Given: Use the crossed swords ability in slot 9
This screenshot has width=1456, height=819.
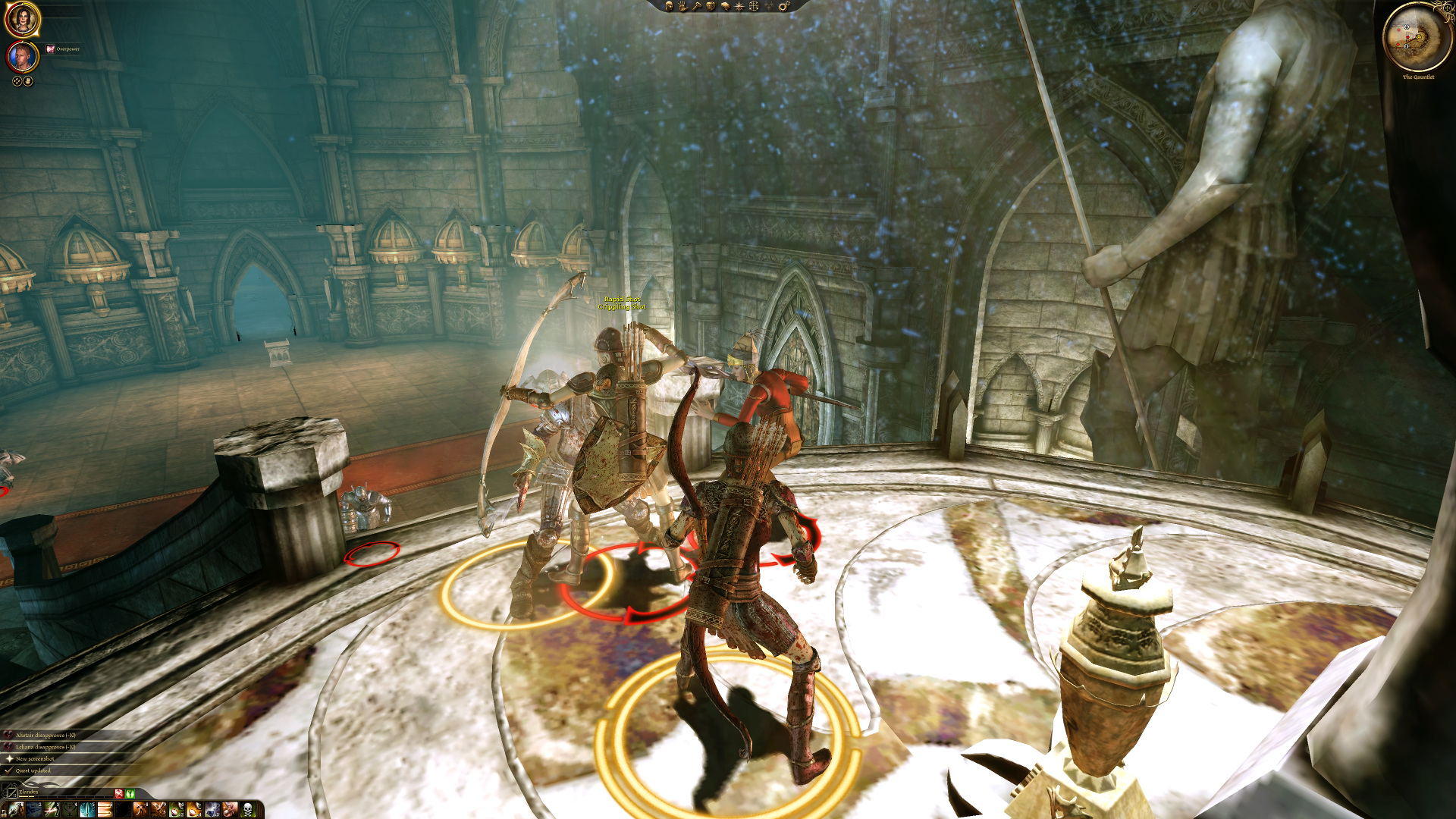Looking at the screenshot, I should click(x=158, y=810).
